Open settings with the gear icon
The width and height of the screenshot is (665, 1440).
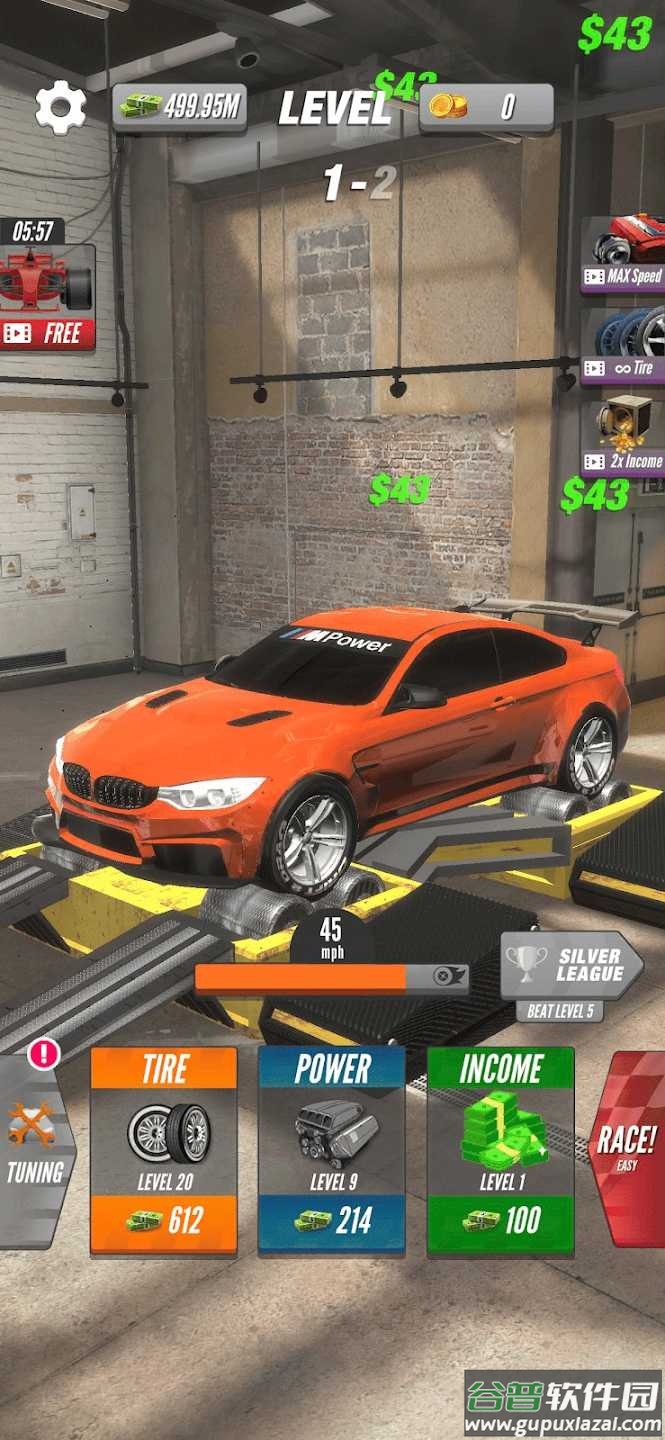click(x=60, y=108)
